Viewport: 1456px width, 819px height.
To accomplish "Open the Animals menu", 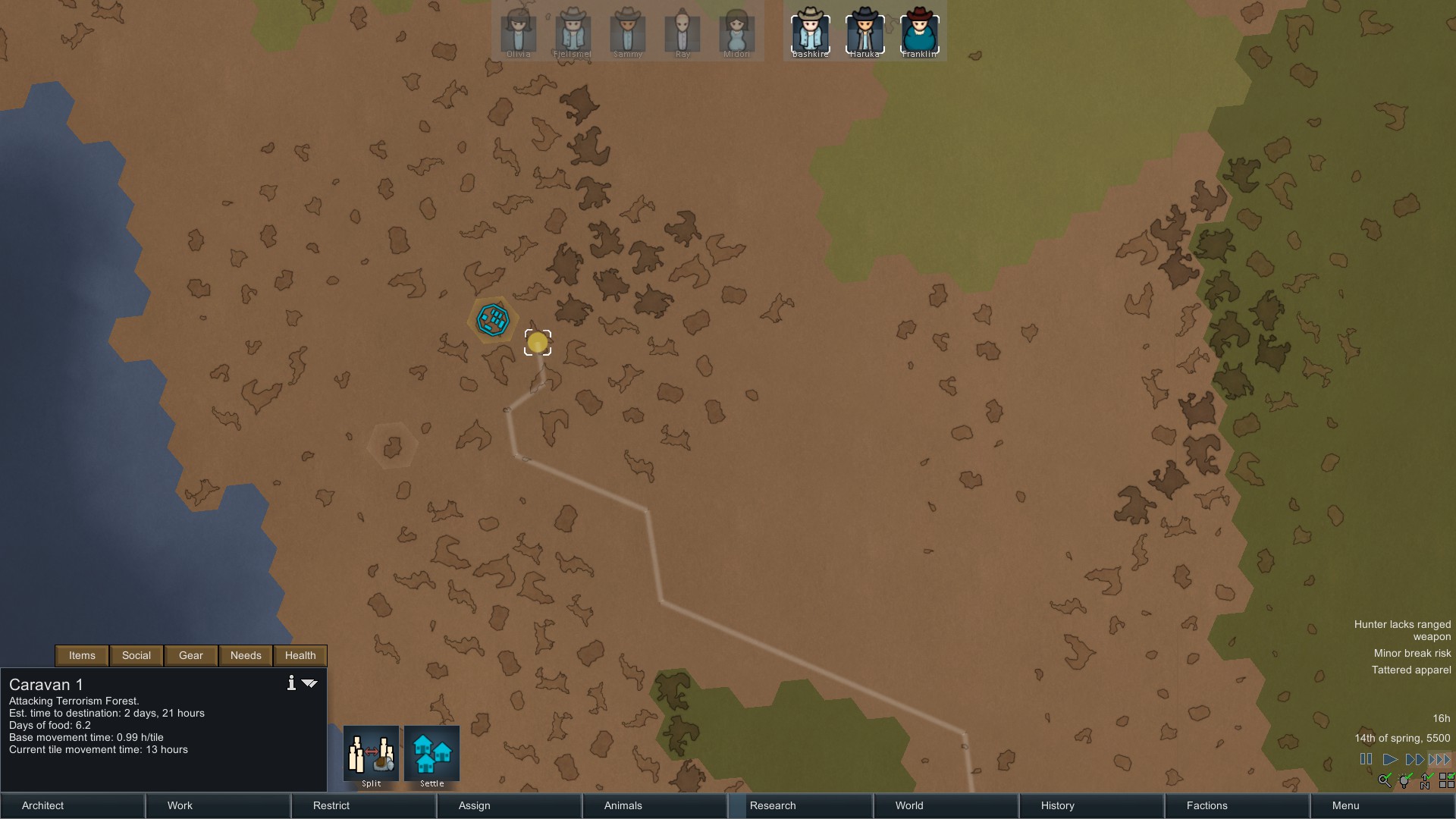I will pyautogui.click(x=654, y=805).
